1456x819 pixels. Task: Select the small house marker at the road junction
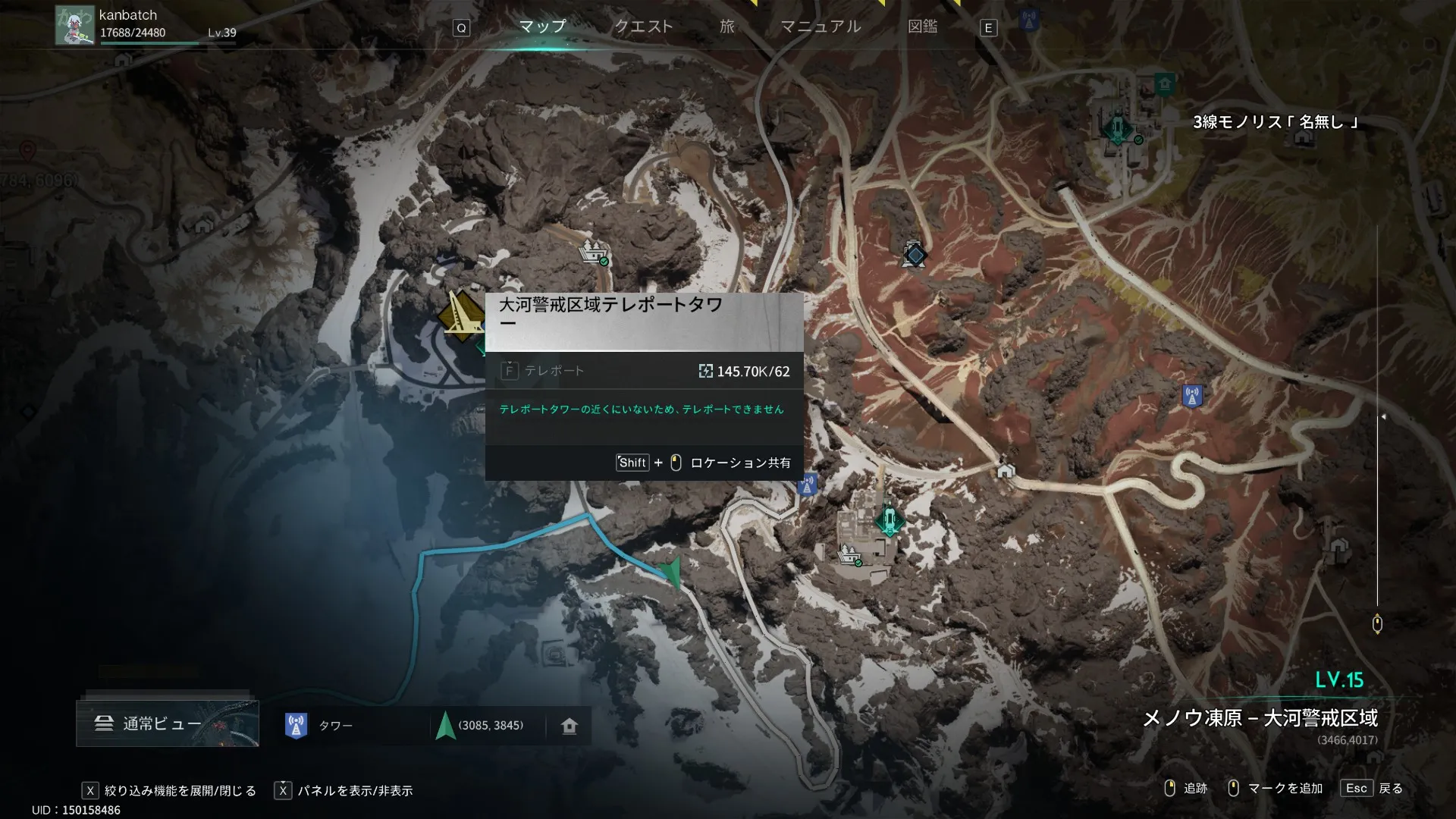1006,471
